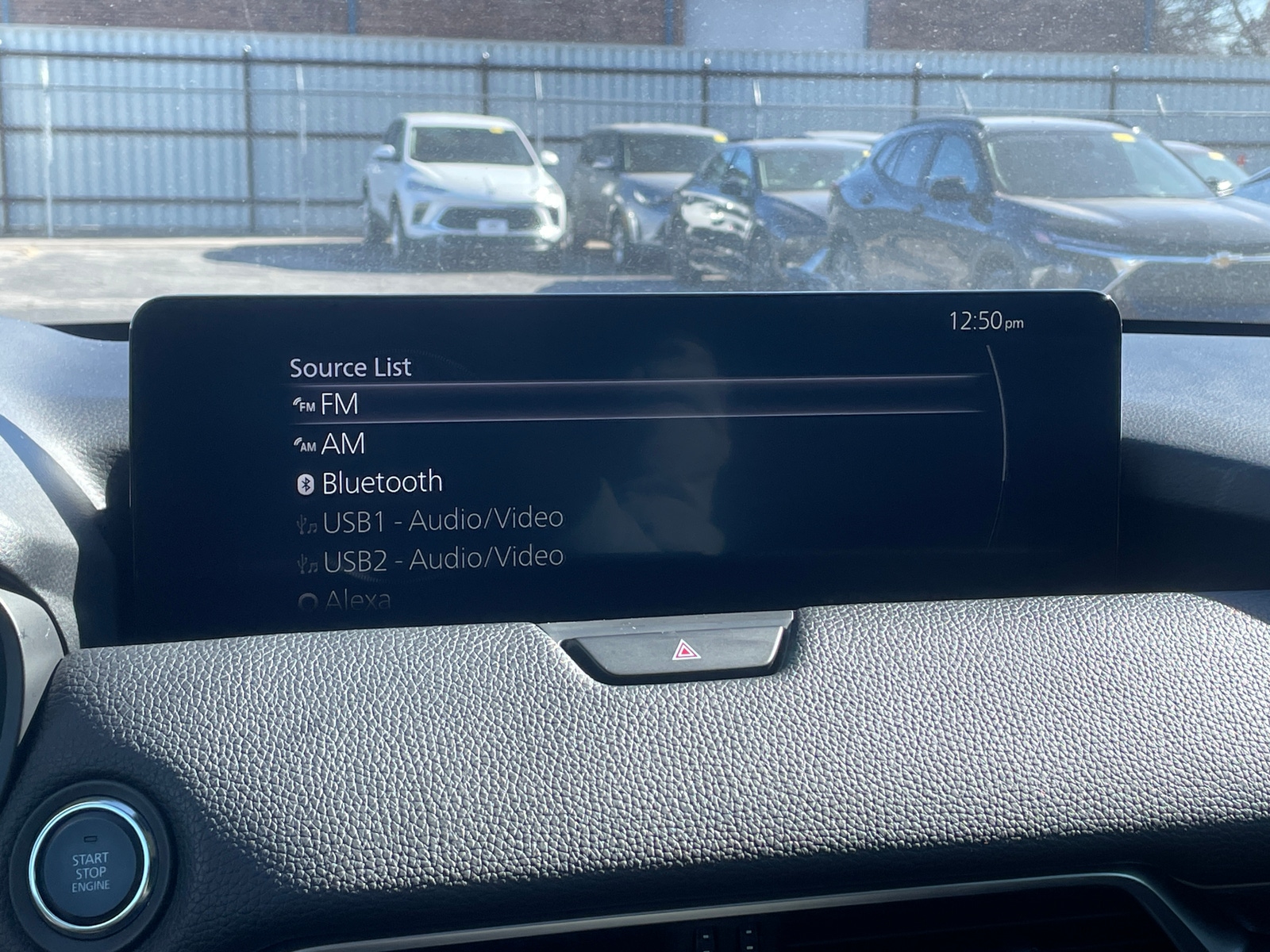Choose USB1 - Audio/Video source
Viewport: 1270px width, 952px height.
(x=441, y=520)
